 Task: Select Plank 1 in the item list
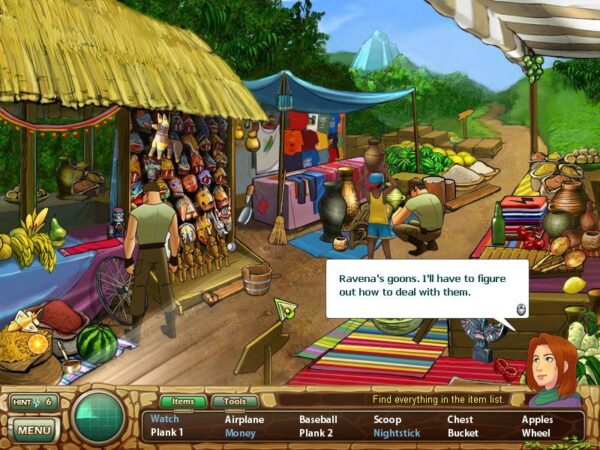tap(167, 434)
